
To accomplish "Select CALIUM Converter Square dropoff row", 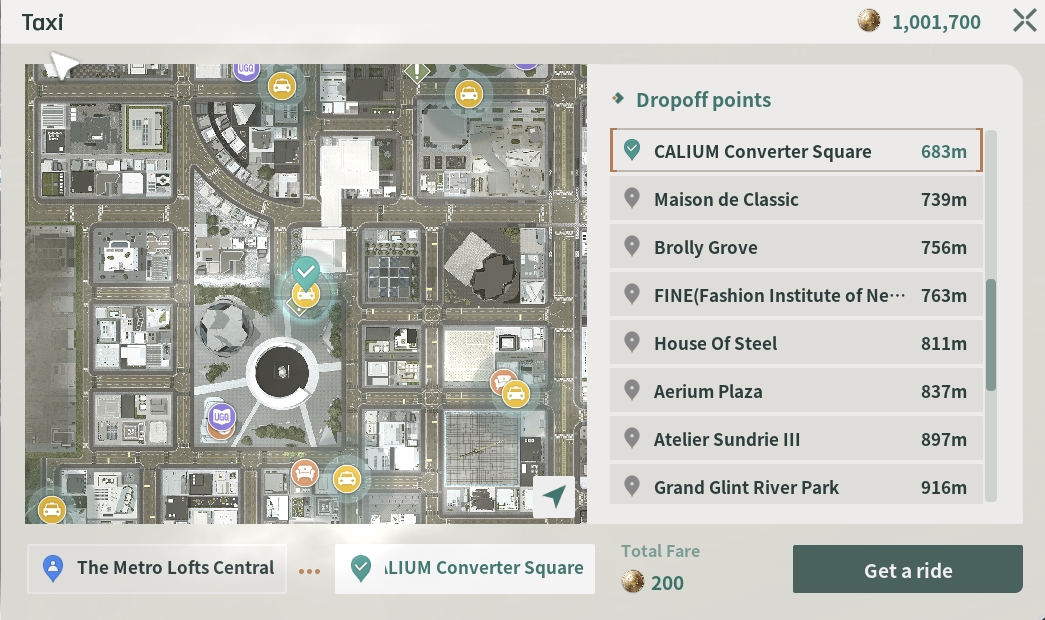I will 796,151.
